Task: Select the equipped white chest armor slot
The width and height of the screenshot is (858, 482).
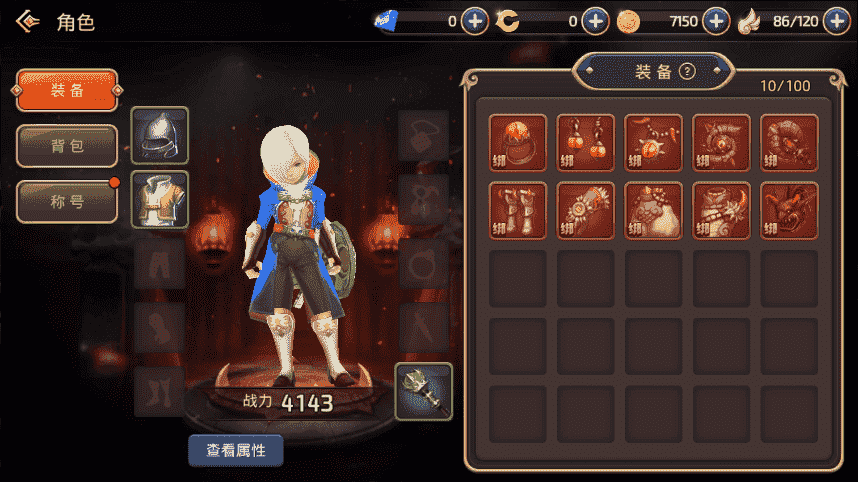Action: 160,199
